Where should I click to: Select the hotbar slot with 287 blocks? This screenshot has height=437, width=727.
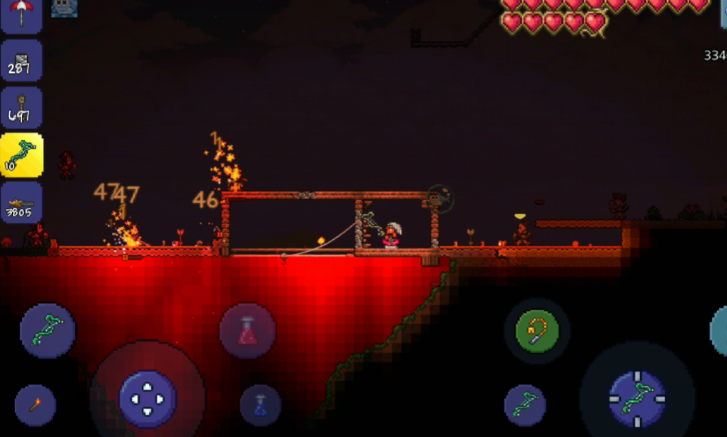[21, 61]
